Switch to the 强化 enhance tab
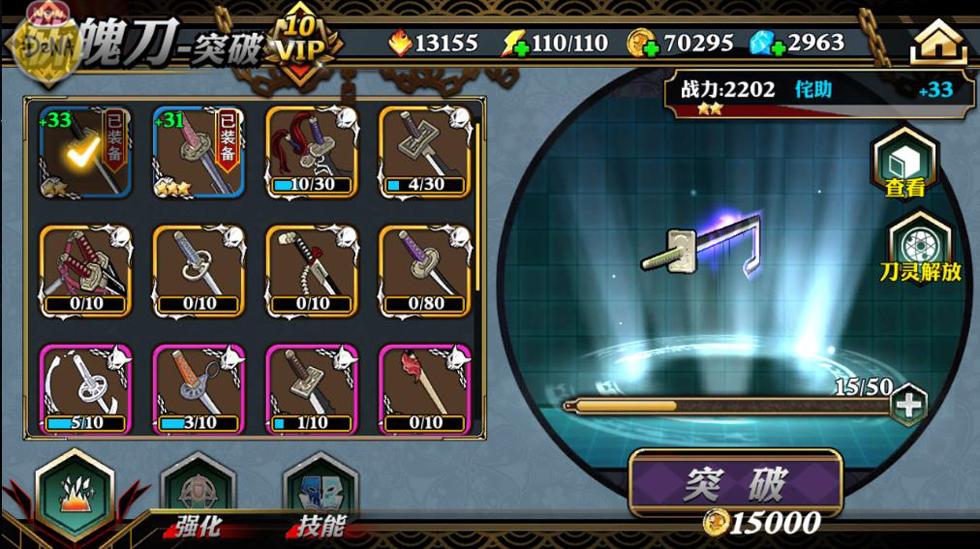 [197, 499]
